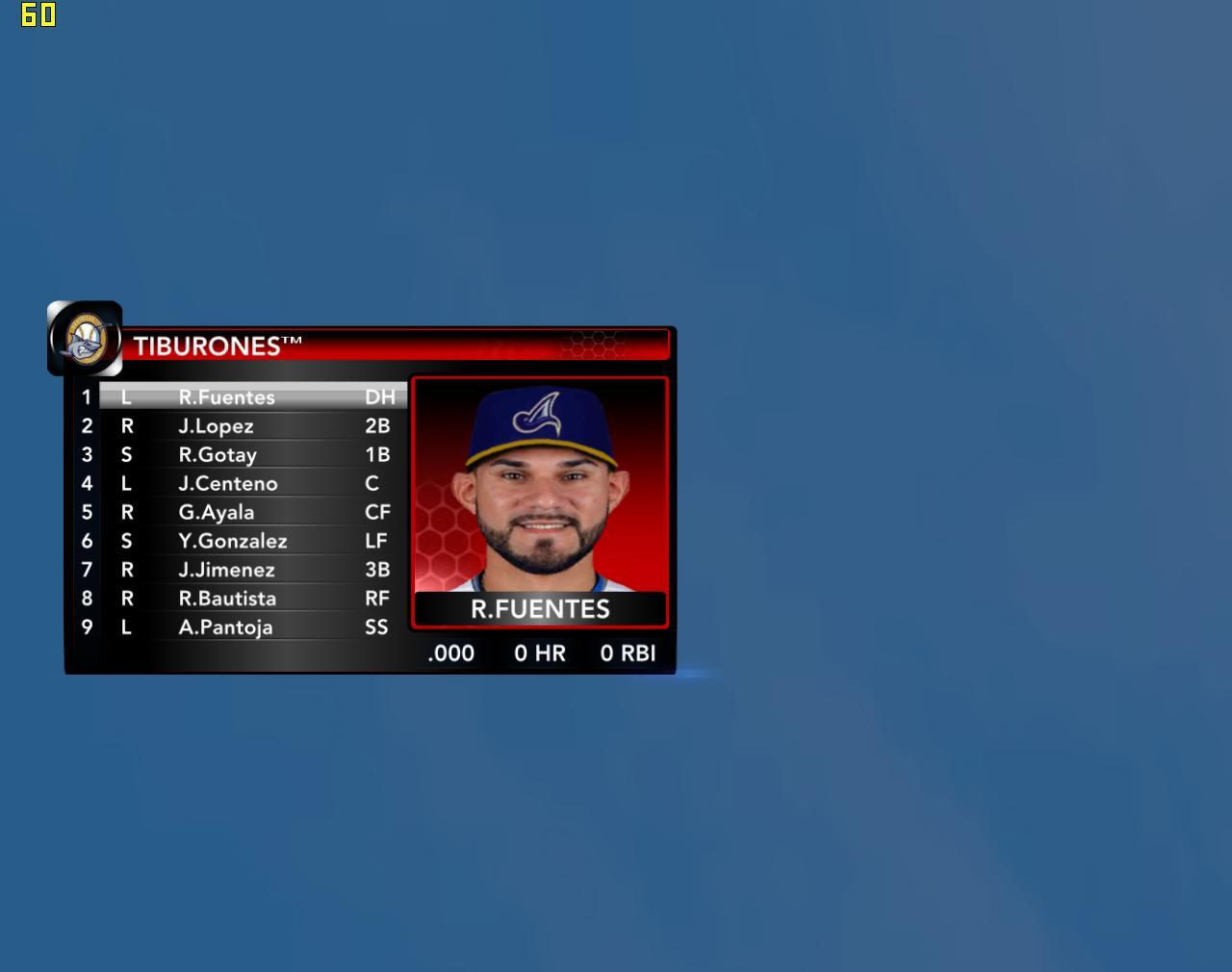Select R.Fuentes in the batting order
This screenshot has height=972, width=1232.
pyautogui.click(x=227, y=396)
